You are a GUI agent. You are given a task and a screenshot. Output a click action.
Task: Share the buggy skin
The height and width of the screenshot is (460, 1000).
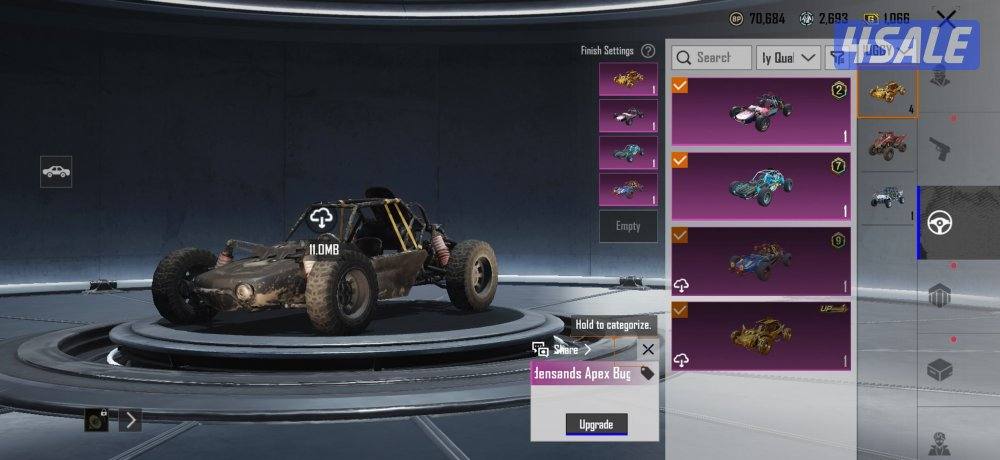(563, 349)
